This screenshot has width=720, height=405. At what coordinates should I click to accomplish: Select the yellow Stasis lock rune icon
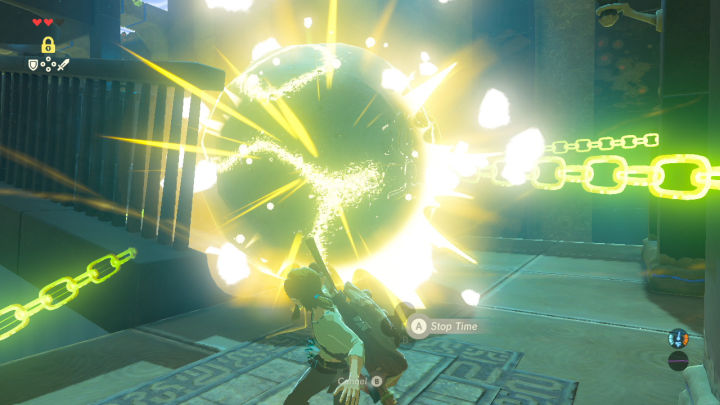click(x=47, y=45)
